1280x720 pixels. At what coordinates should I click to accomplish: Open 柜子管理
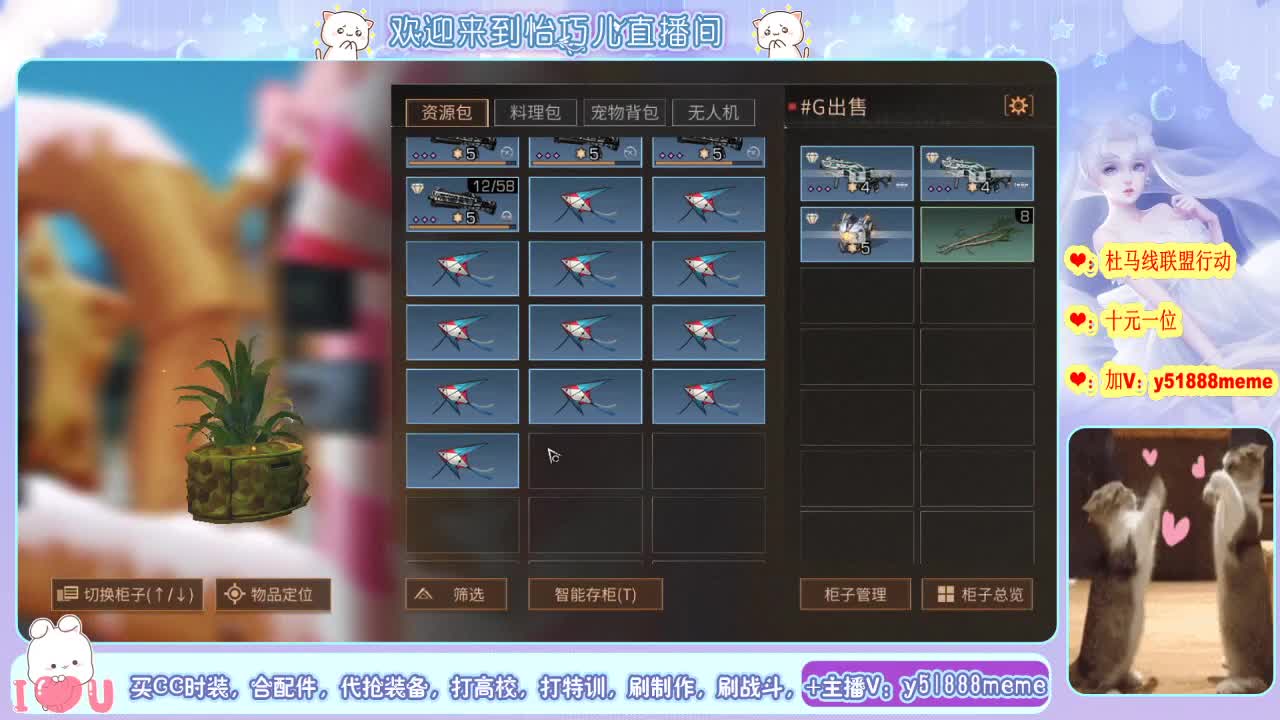click(x=855, y=593)
